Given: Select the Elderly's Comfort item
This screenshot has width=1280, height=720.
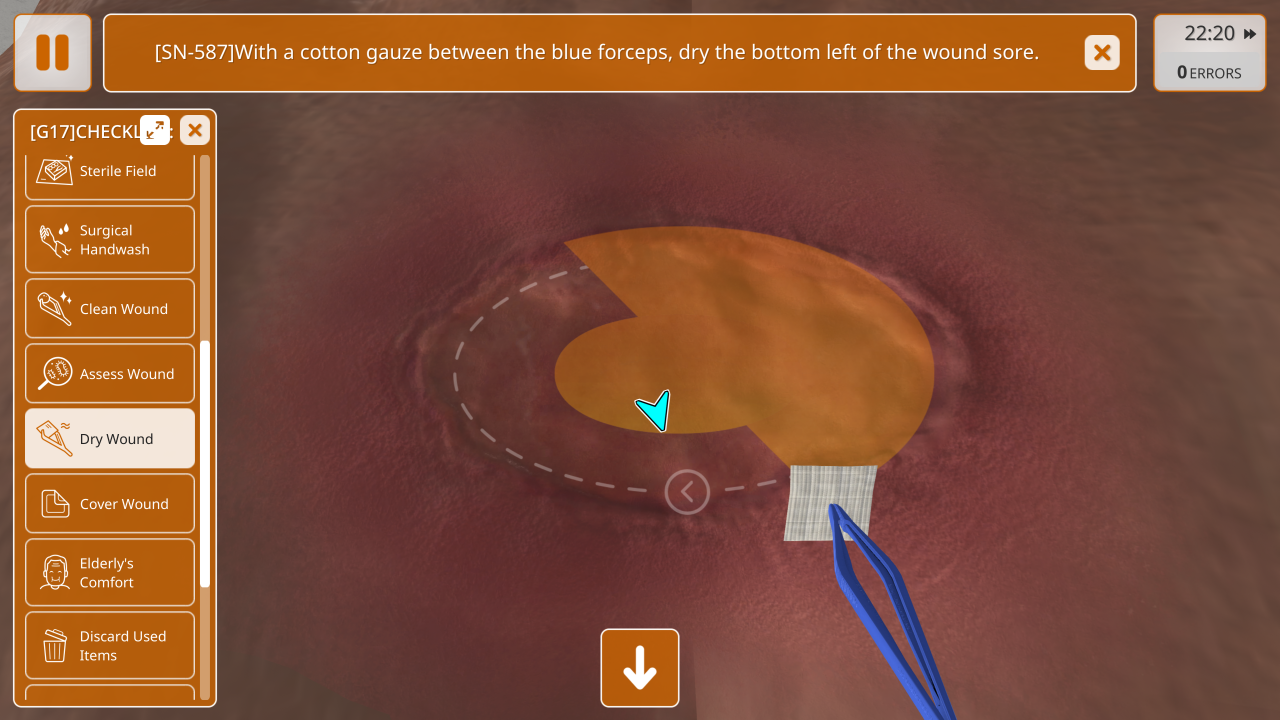Looking at the screenshot, I should pyautogui.click(x=110, y=573).
